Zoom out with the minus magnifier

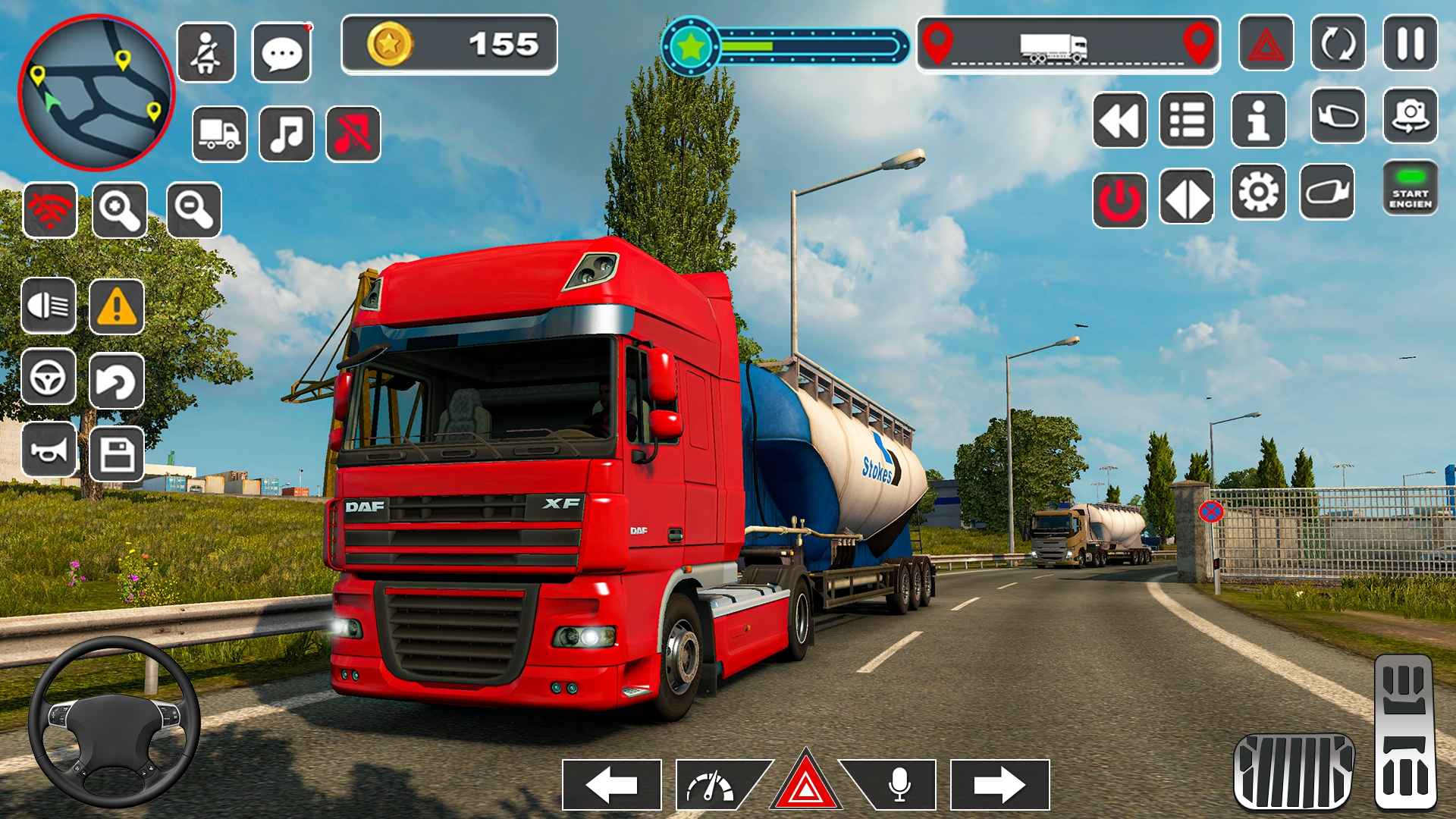tap(193, 210)
